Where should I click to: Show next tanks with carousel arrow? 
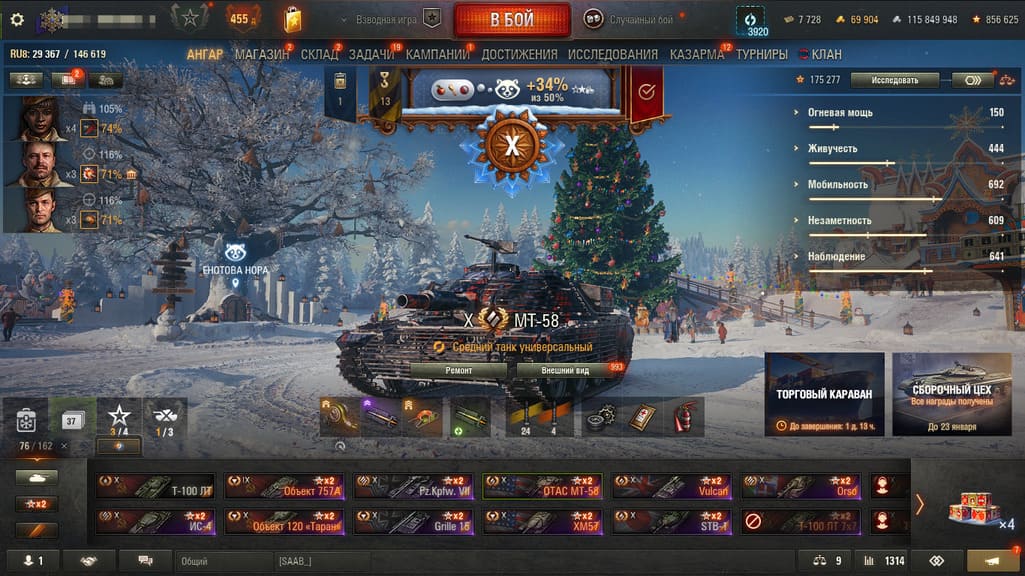[919, 504]
